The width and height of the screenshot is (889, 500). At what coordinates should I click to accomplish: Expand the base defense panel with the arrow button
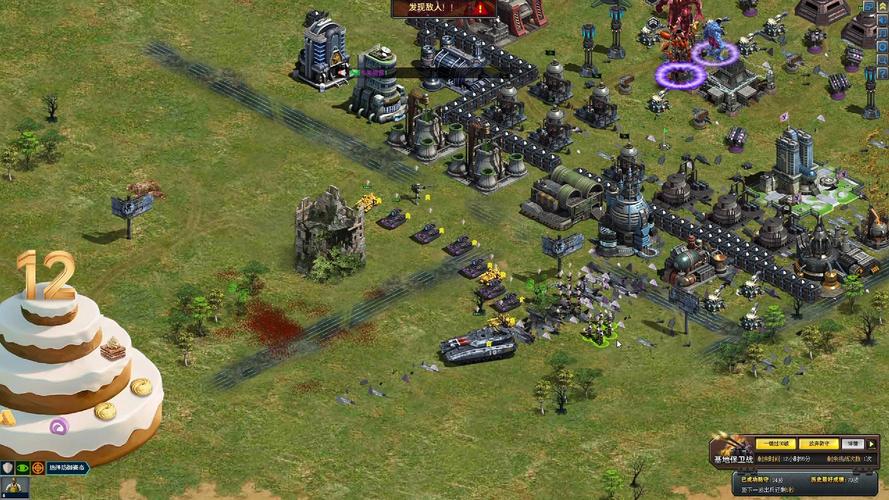873,443
